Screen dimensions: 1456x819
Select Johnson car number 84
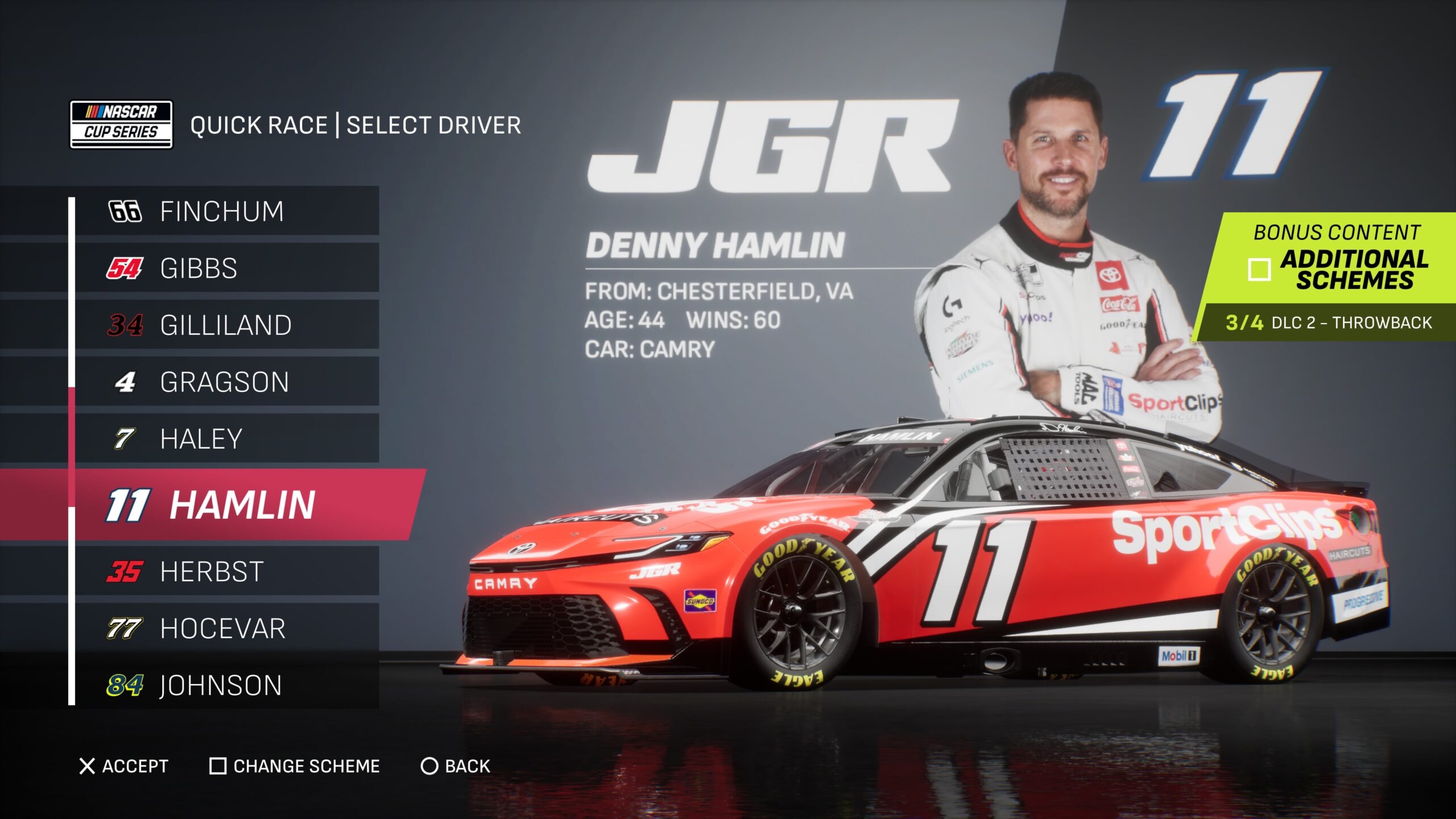pyautogui.click(x=221, y=685)
